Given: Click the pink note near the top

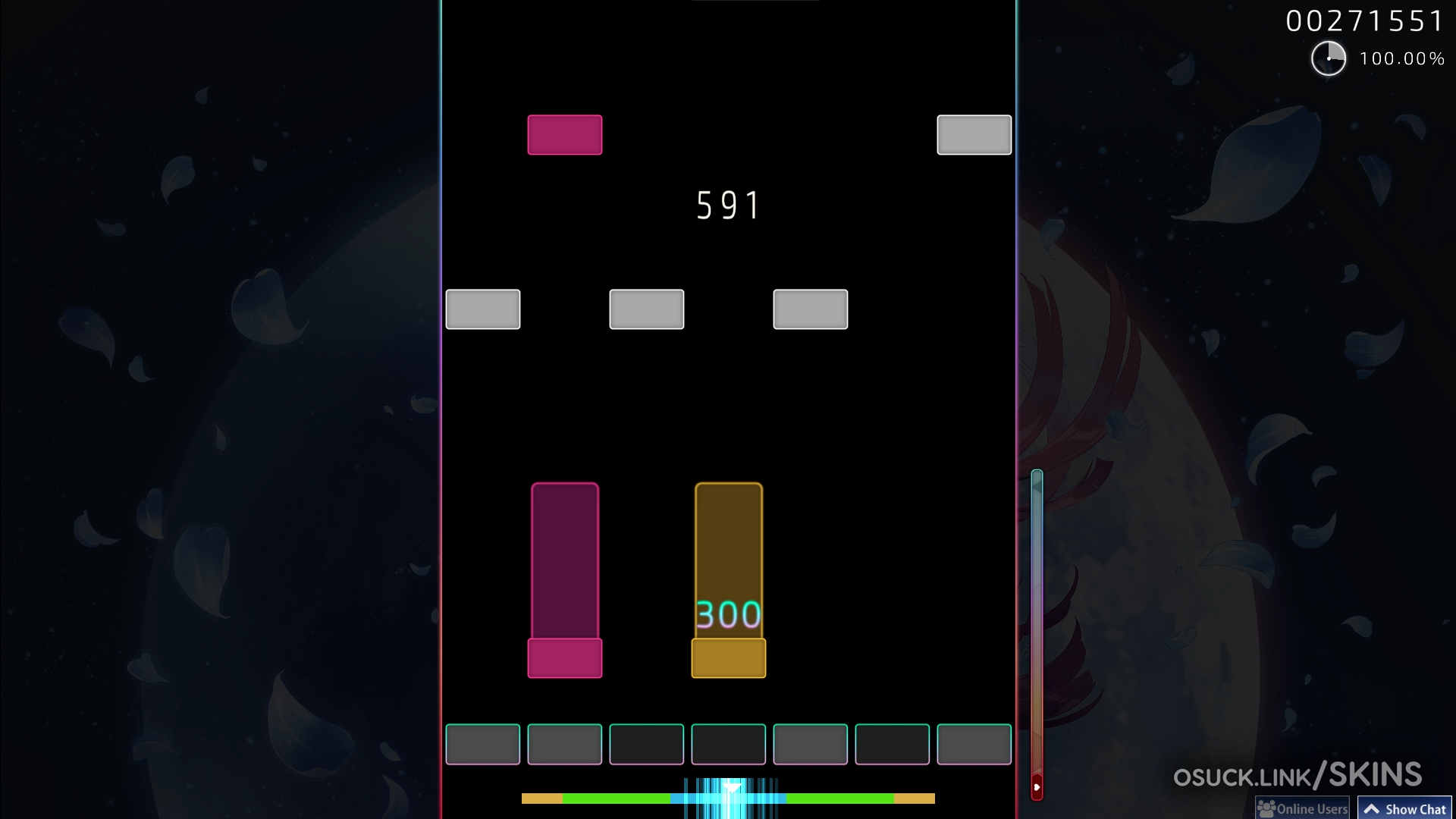Looking at the screenshot, I should click(565, 135).
